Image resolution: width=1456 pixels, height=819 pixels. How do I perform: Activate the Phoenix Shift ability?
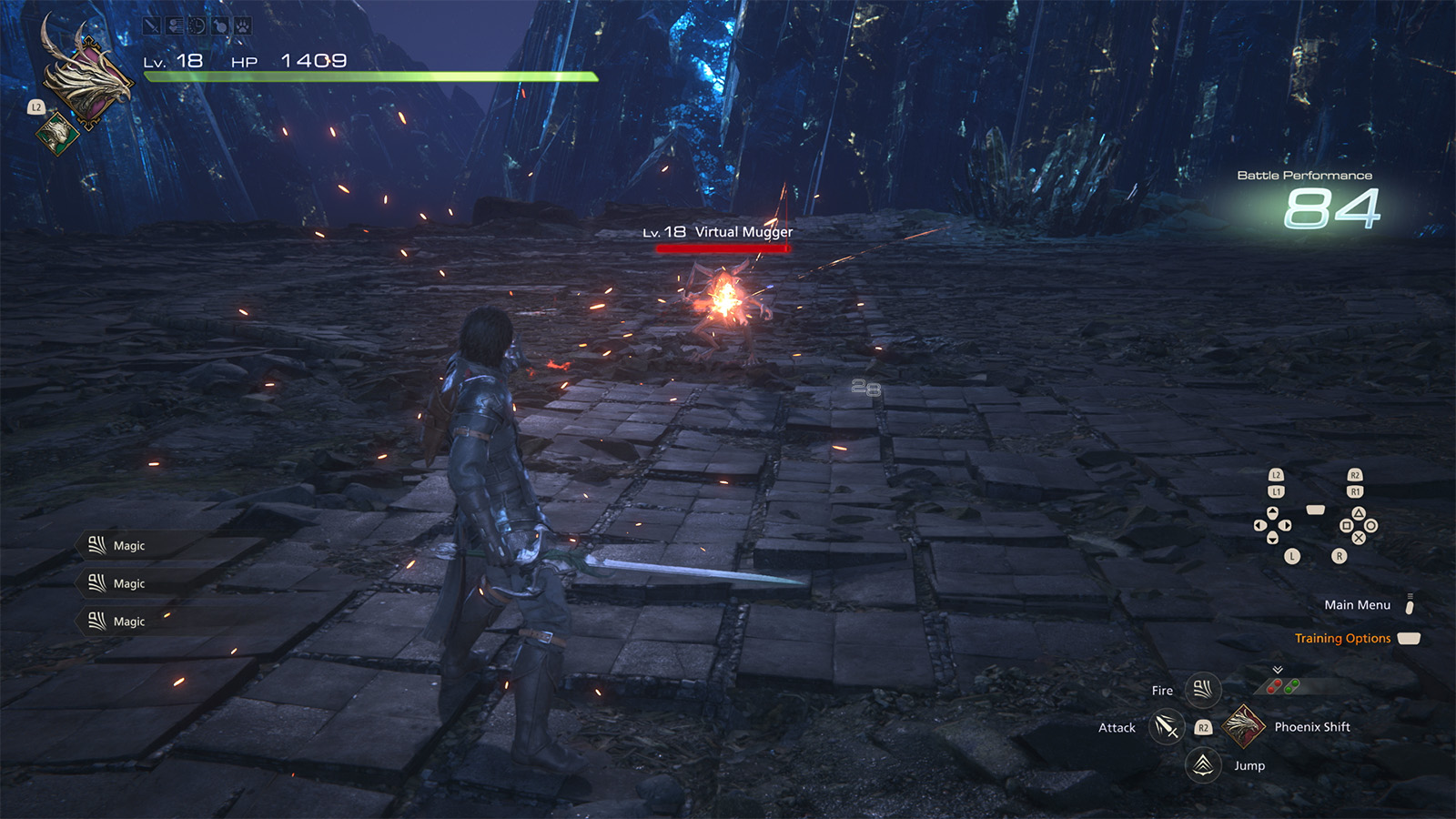[x=1244, y=726]
